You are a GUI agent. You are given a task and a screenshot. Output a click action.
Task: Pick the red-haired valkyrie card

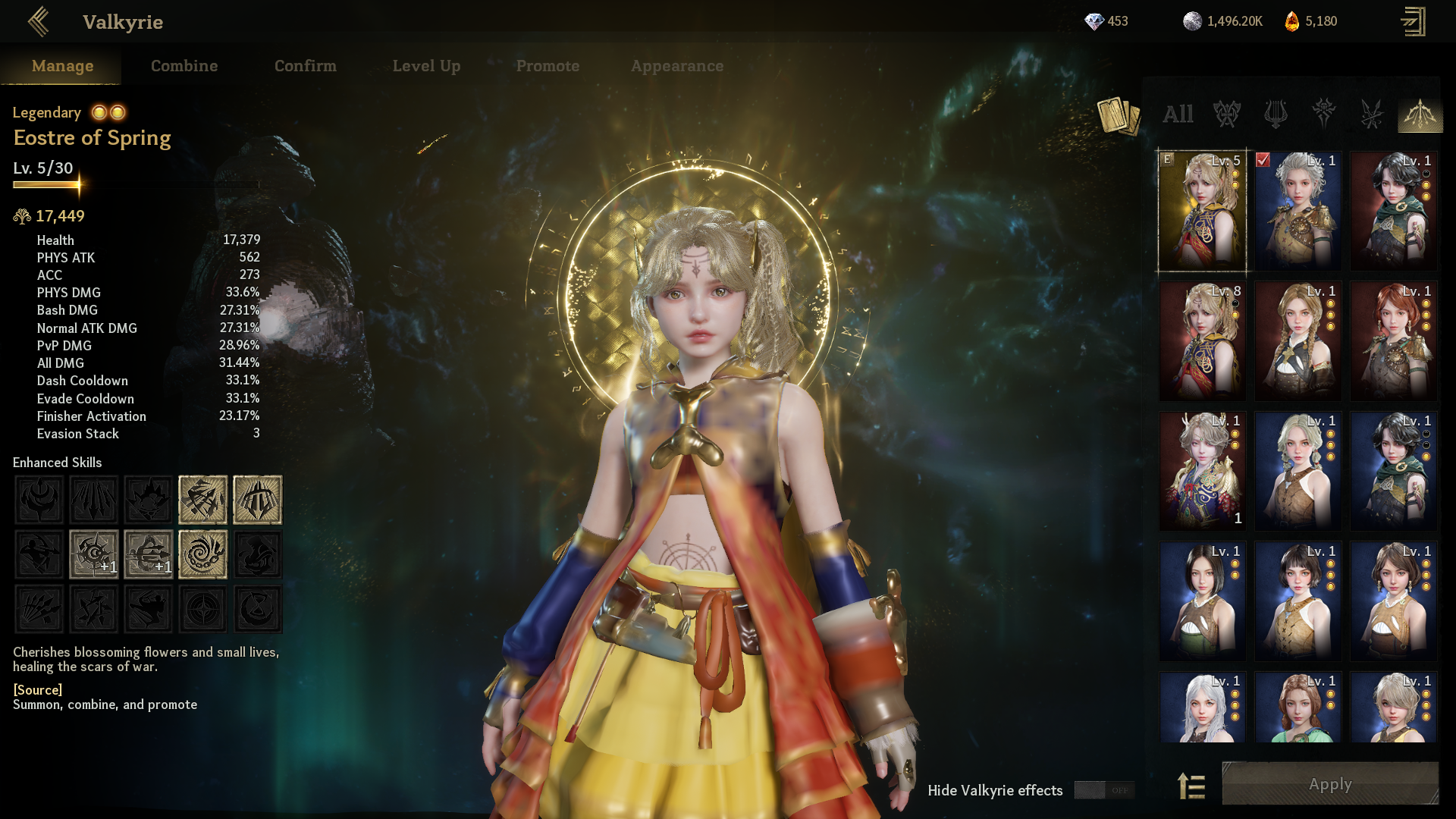click(1393, 341)
